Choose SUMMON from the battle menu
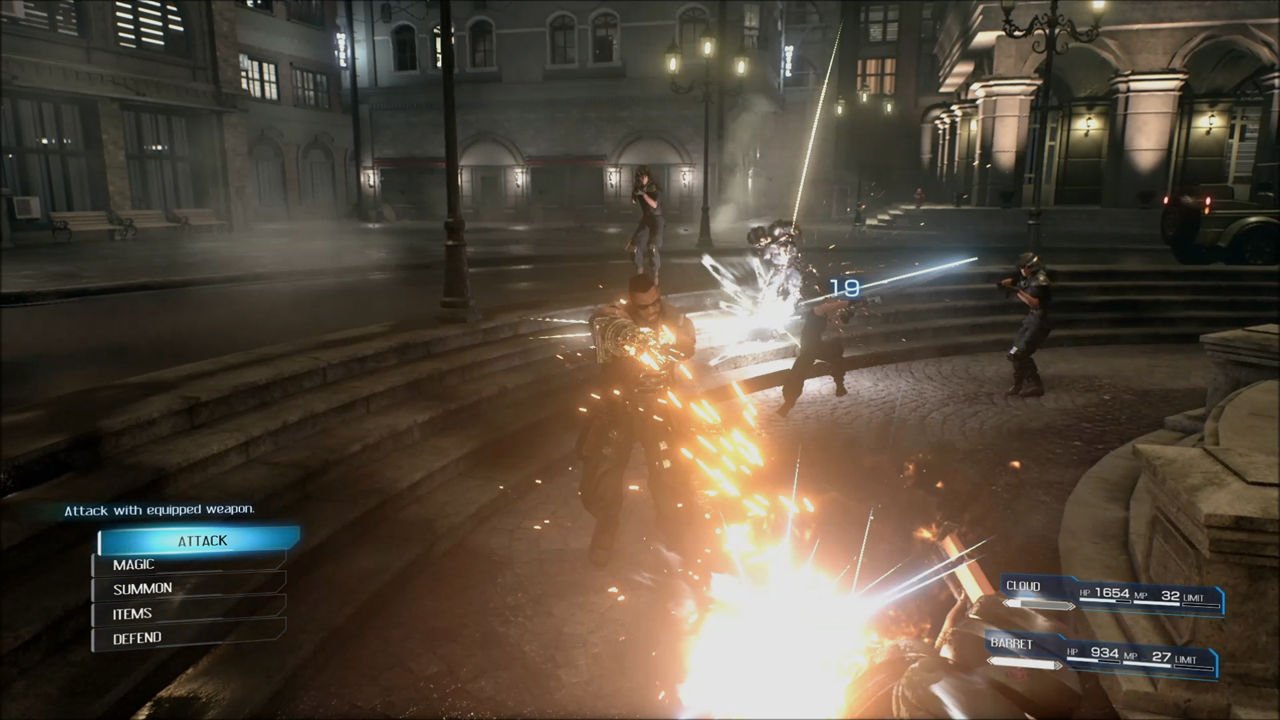The width and height of the screenshot is (1280, 720). (142, 588)
